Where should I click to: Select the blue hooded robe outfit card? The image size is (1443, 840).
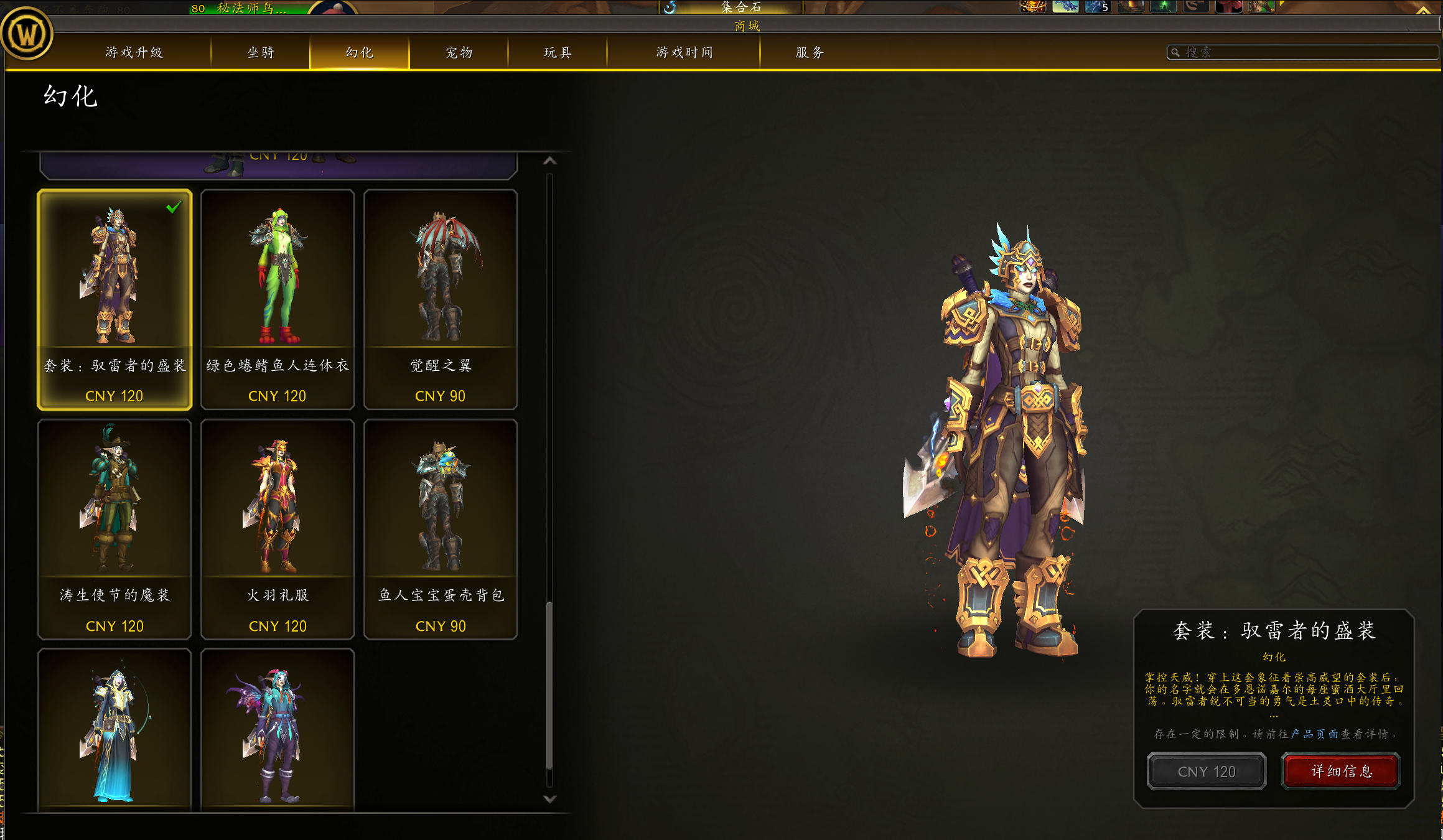point(115,731)
